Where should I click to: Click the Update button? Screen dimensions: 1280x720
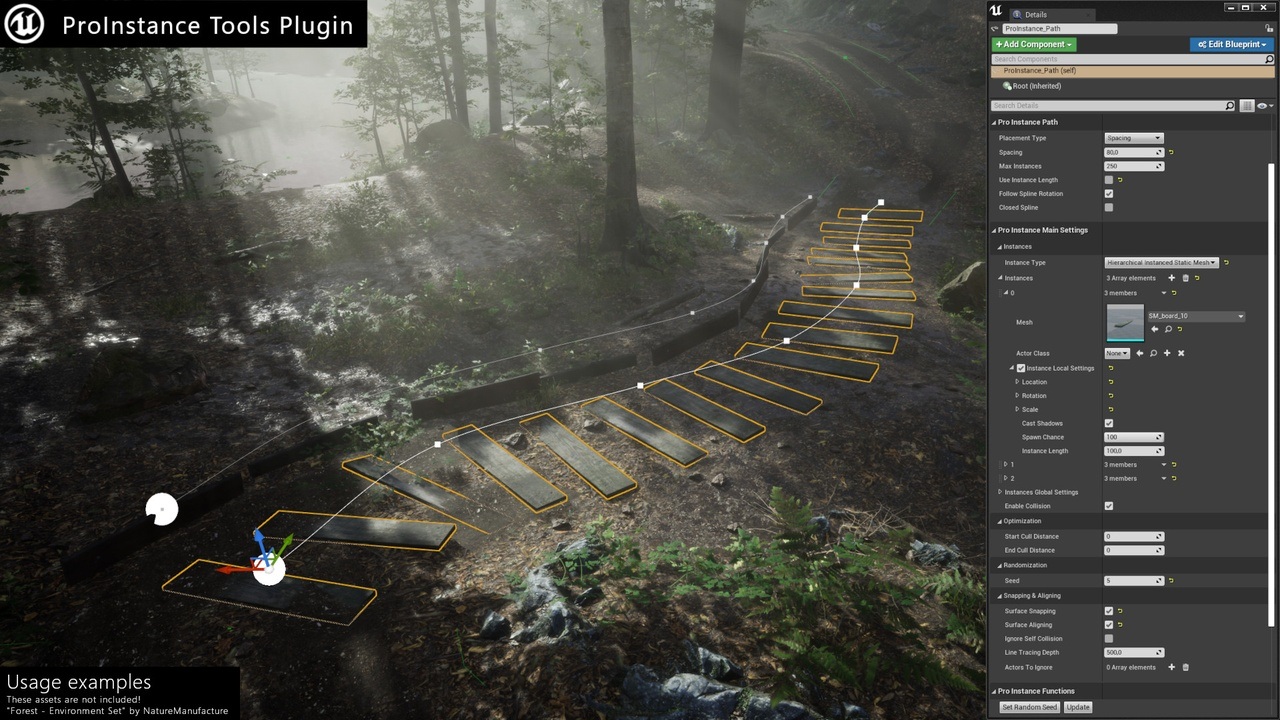click(1078, 707)
